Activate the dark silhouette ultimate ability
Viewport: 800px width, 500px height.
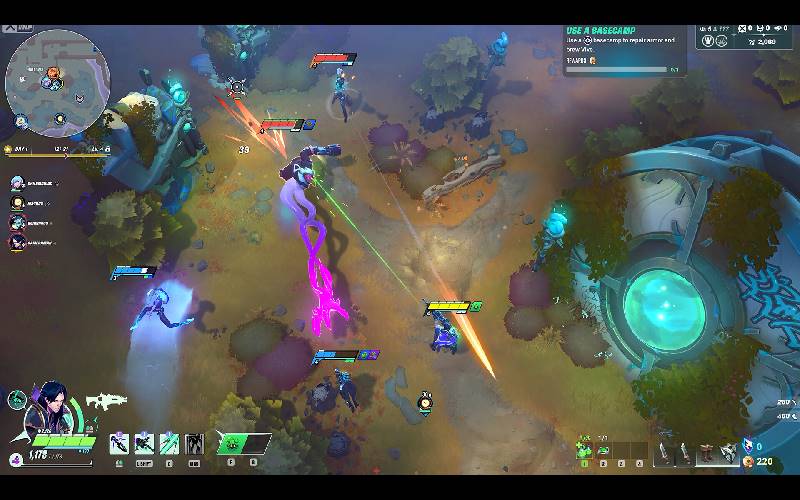[194, 443]
